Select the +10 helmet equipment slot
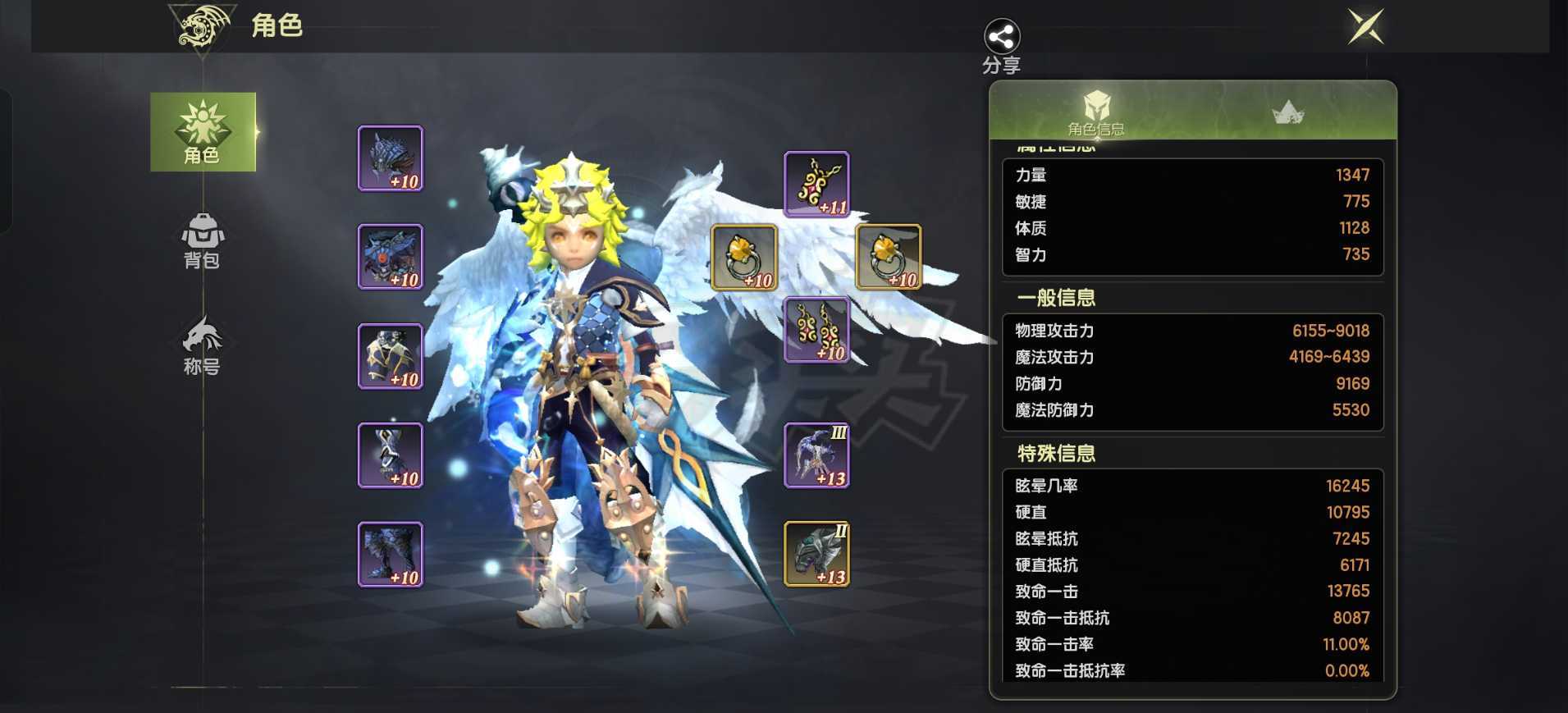The image size is (1568, 713). (x=391, y=158)
